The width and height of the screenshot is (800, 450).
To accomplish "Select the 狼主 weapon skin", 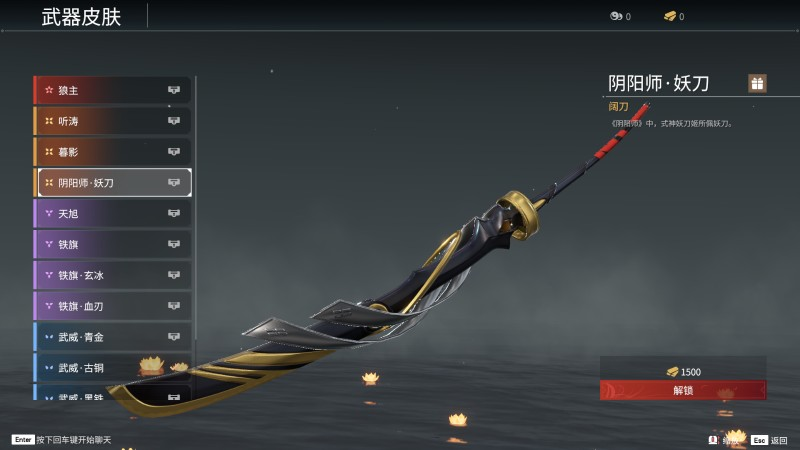I will tap(112, 90).
